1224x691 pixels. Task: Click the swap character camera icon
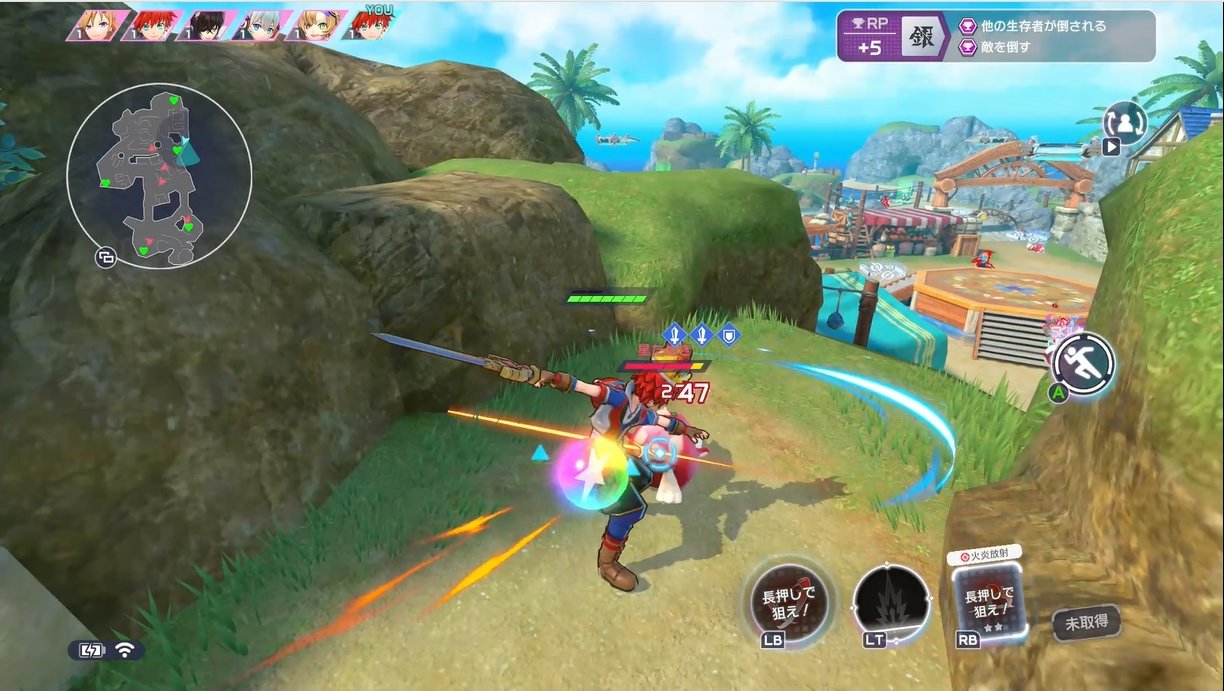[x=1125, y=122]
